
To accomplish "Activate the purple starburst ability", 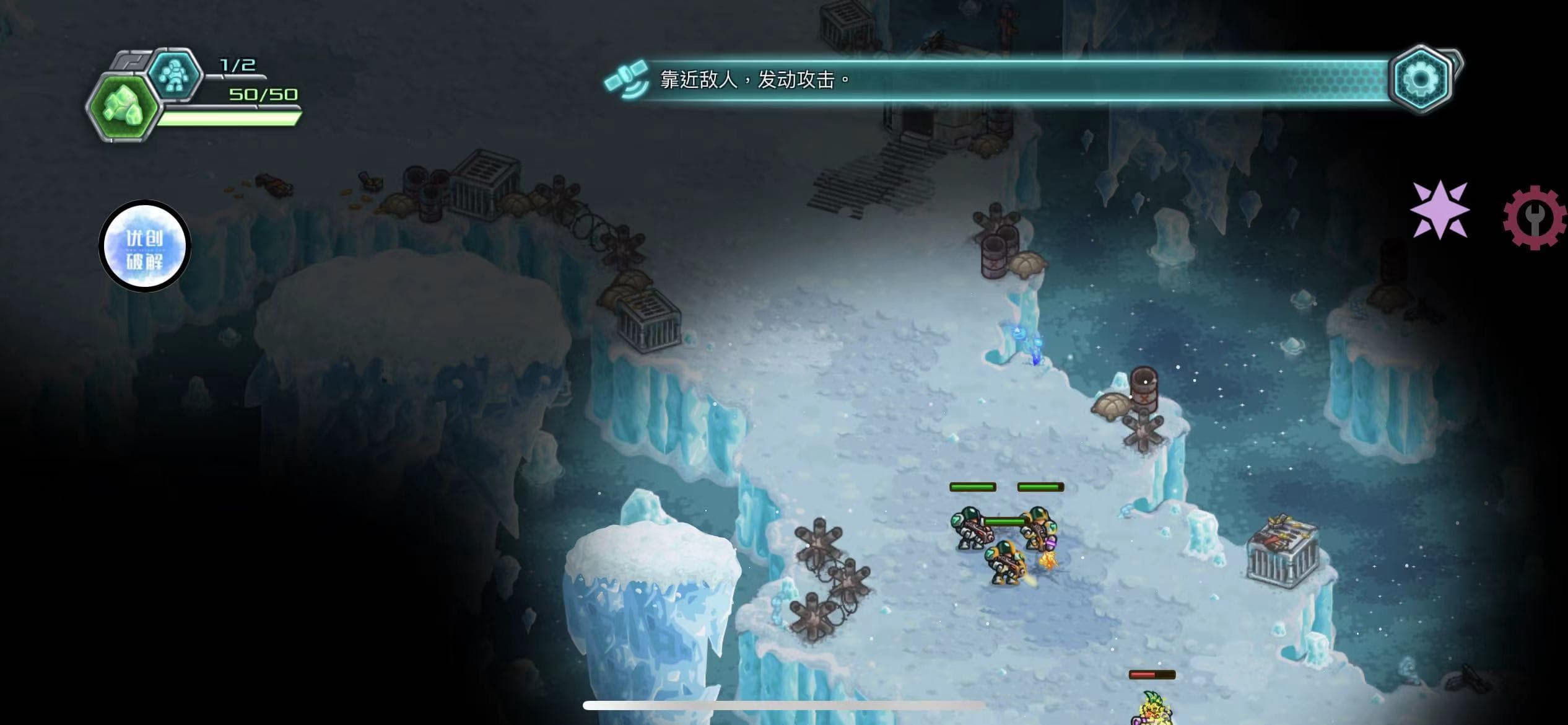I will tap(1440, 209).
